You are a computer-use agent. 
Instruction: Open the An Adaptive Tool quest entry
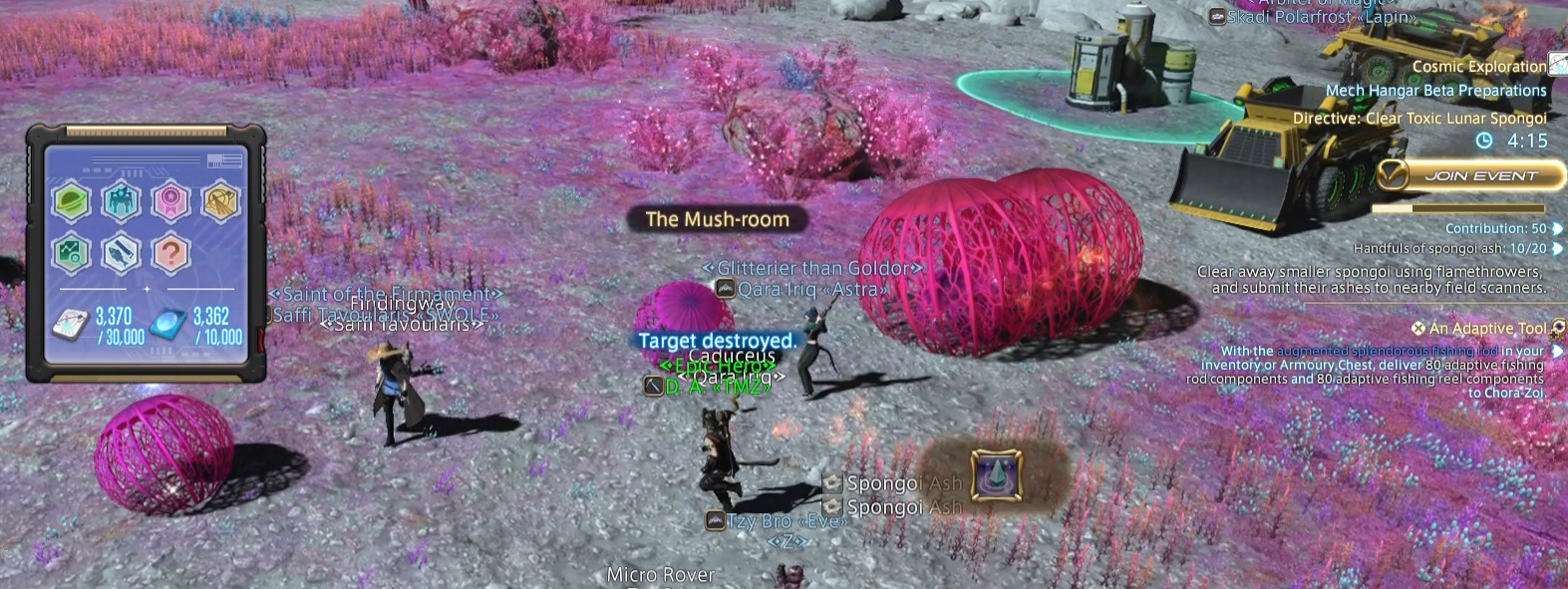[x=1486, y=328]
